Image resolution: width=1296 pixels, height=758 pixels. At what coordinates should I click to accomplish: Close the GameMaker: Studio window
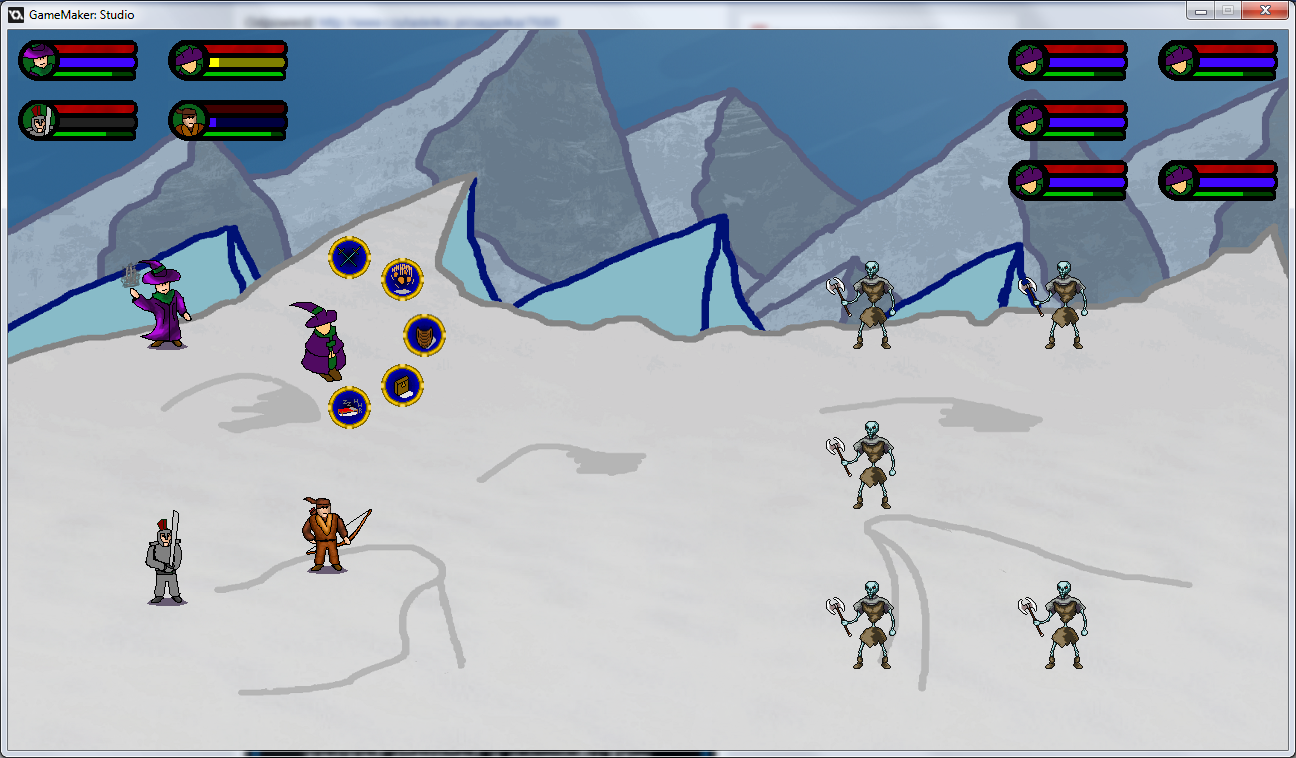[x=1265, y=11]
